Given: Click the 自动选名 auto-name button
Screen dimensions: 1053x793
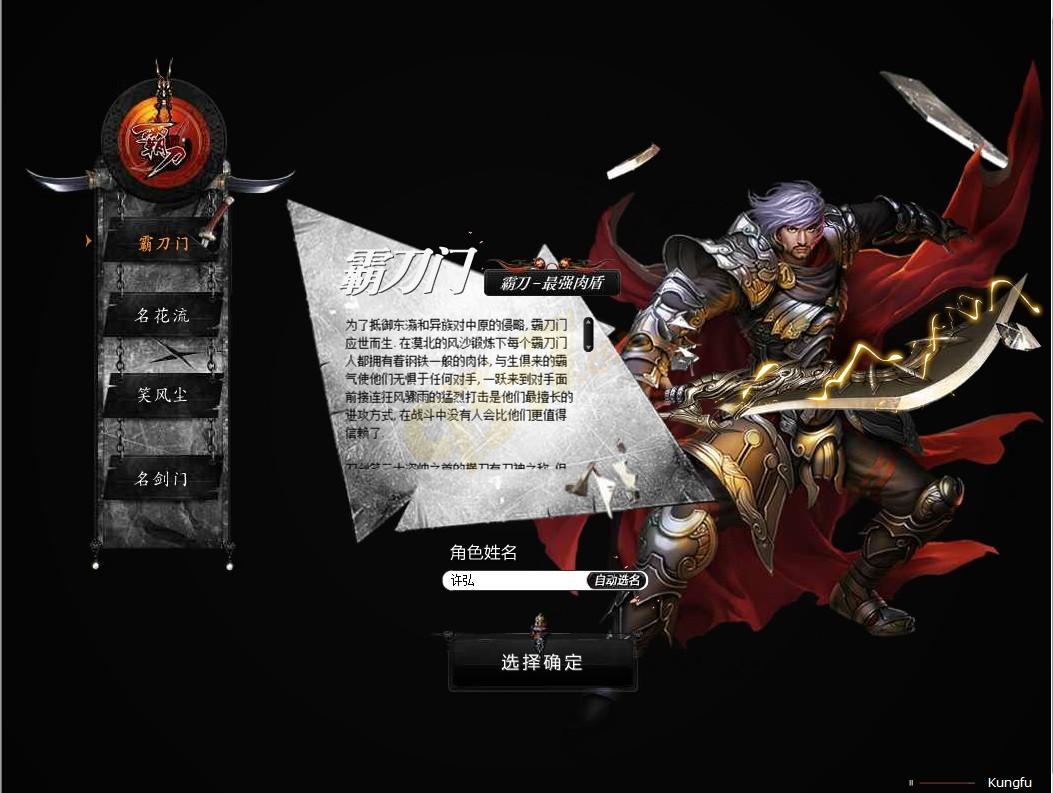Looking at the screenshot, I should point(616,581).
